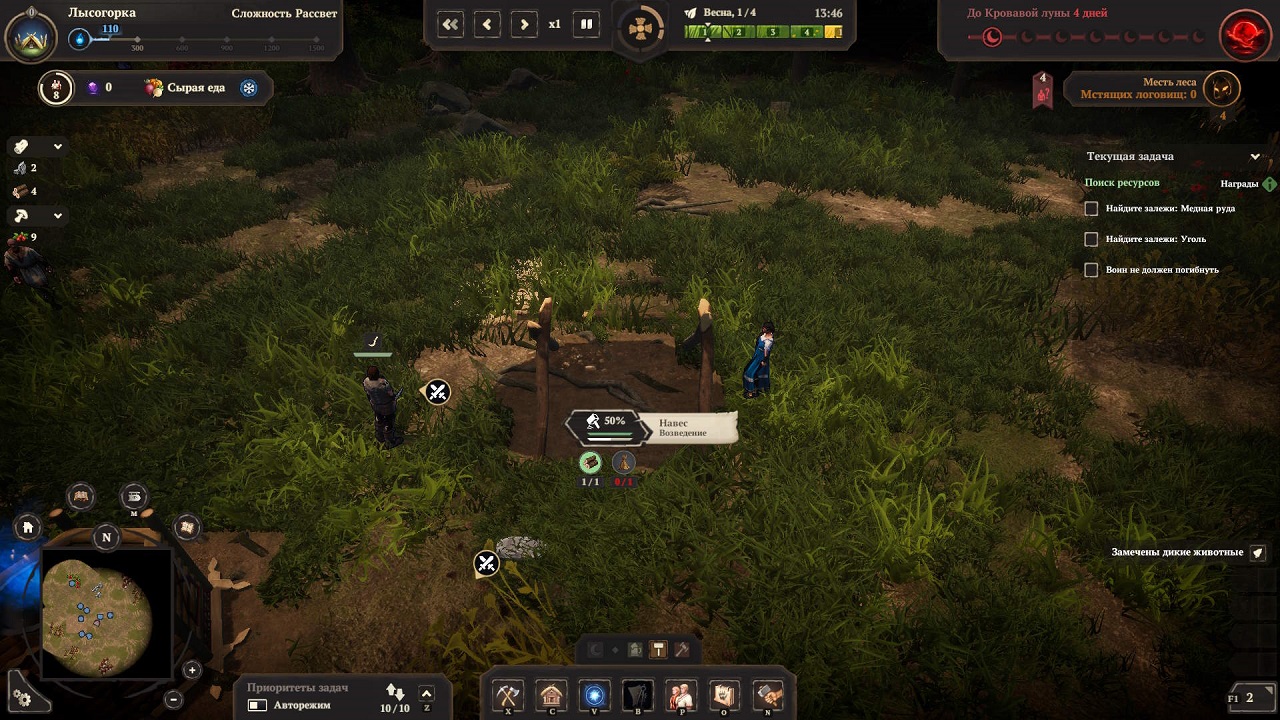Tick the 'Найдите залежи: Медная руда' checkbox

pos(1092,209)
